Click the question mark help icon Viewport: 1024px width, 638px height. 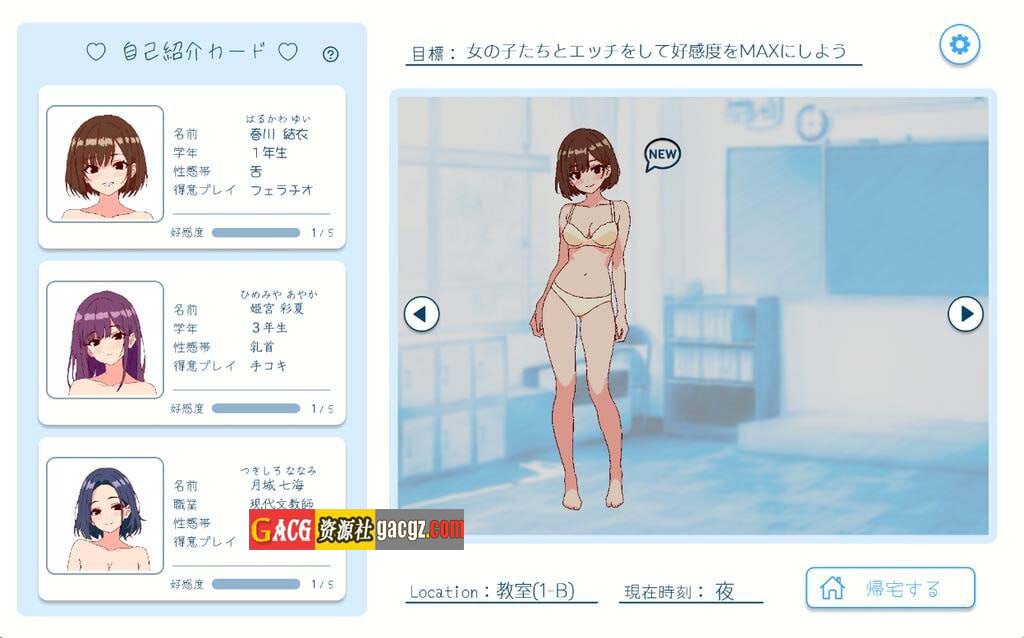331,54
